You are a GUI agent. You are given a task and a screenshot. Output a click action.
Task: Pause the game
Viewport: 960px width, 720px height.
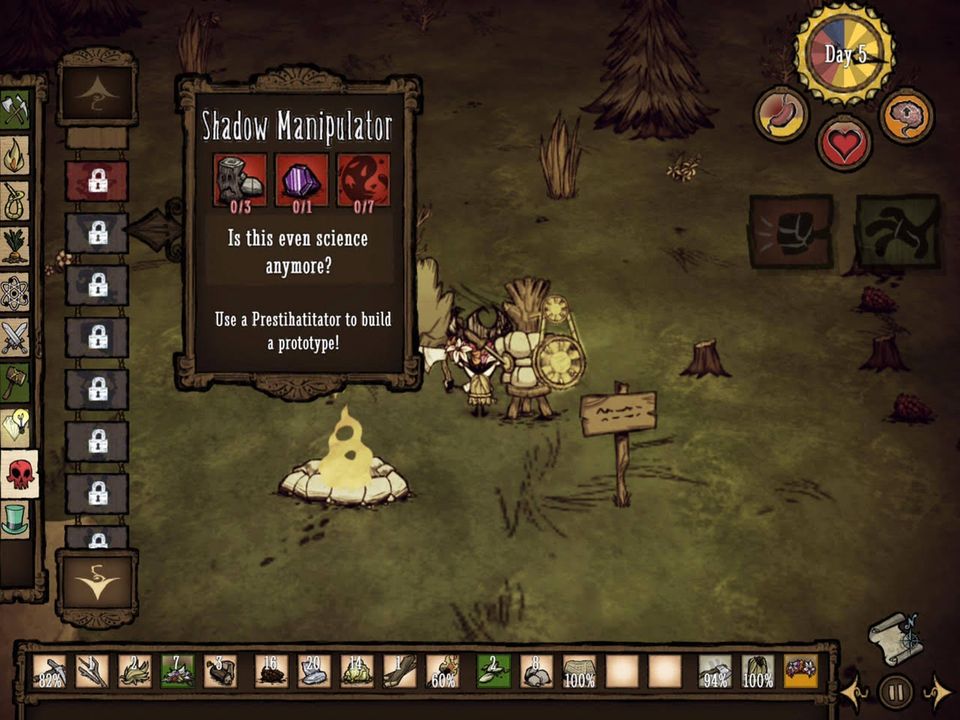[x=895, y=691]
